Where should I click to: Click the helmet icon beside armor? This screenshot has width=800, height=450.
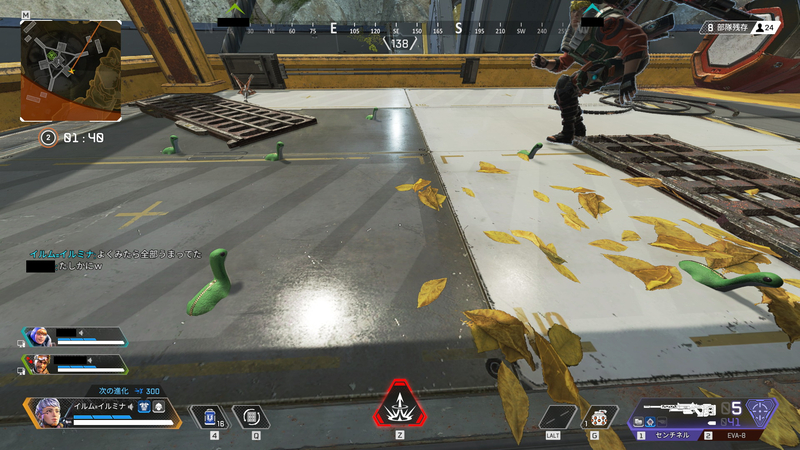[x=159, y=407]
